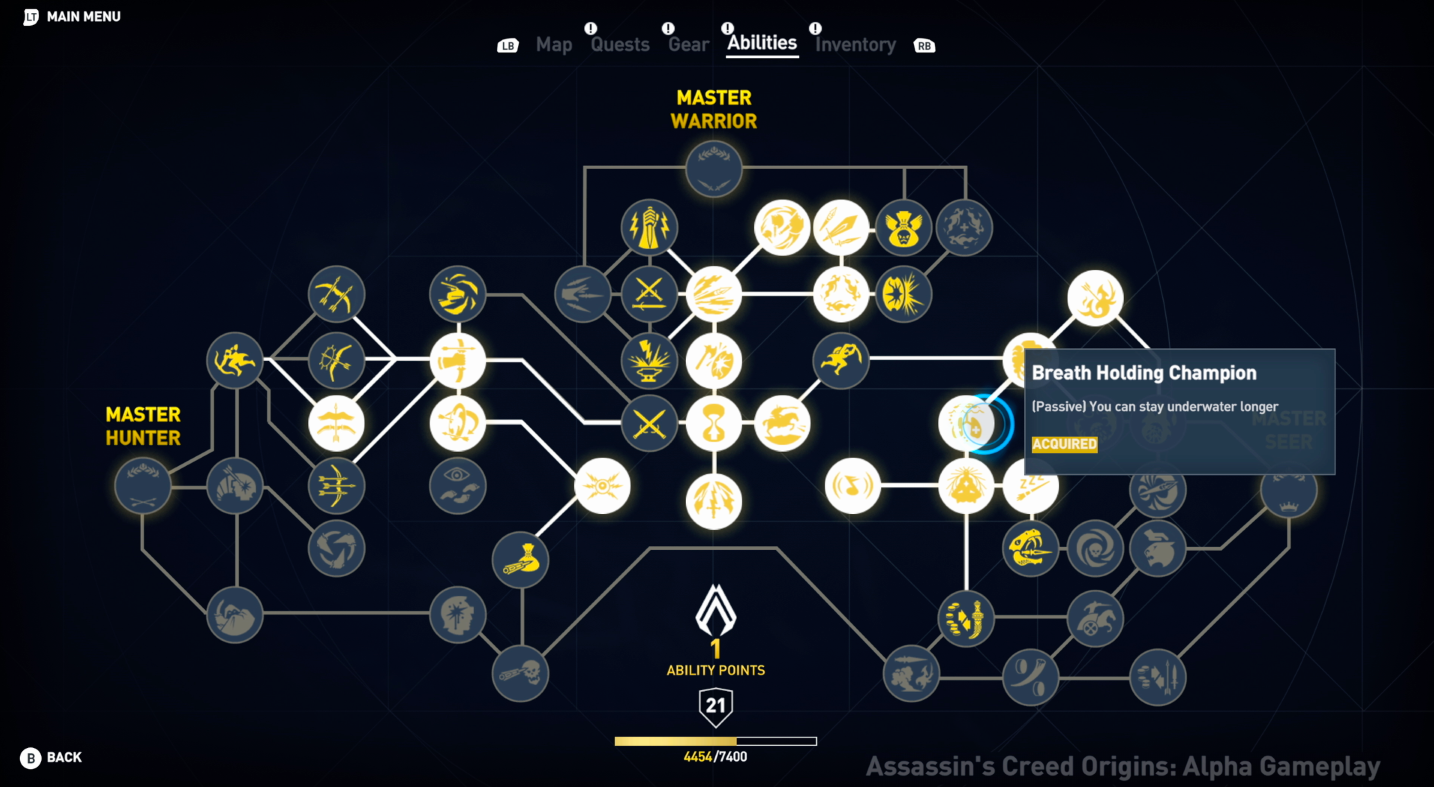The image size is (1434, 787).
Task: Select the hourglass ability in the Warrior tree
Action: (714, 424)
